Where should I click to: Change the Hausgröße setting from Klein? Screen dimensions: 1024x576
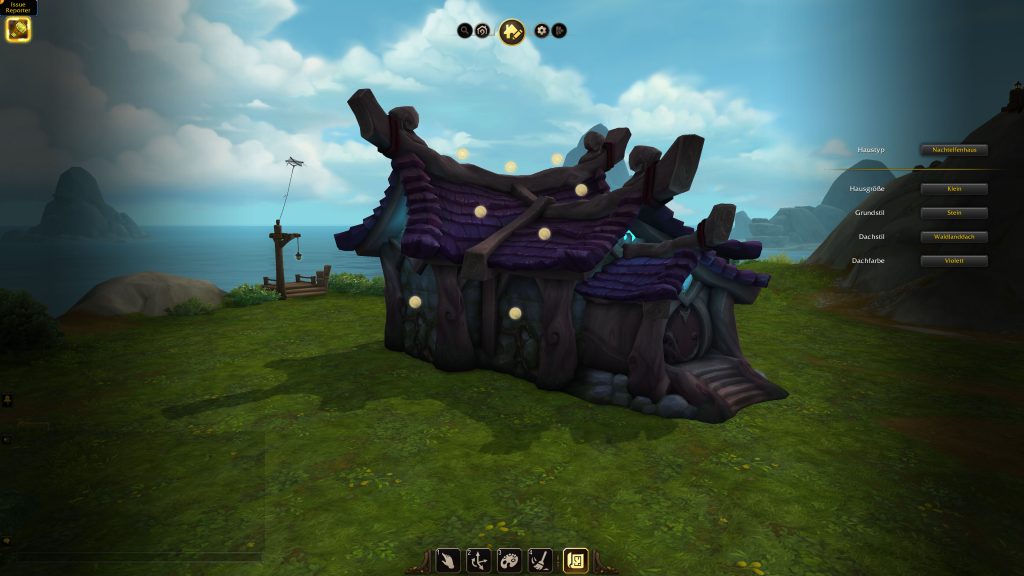pos(954,189)
